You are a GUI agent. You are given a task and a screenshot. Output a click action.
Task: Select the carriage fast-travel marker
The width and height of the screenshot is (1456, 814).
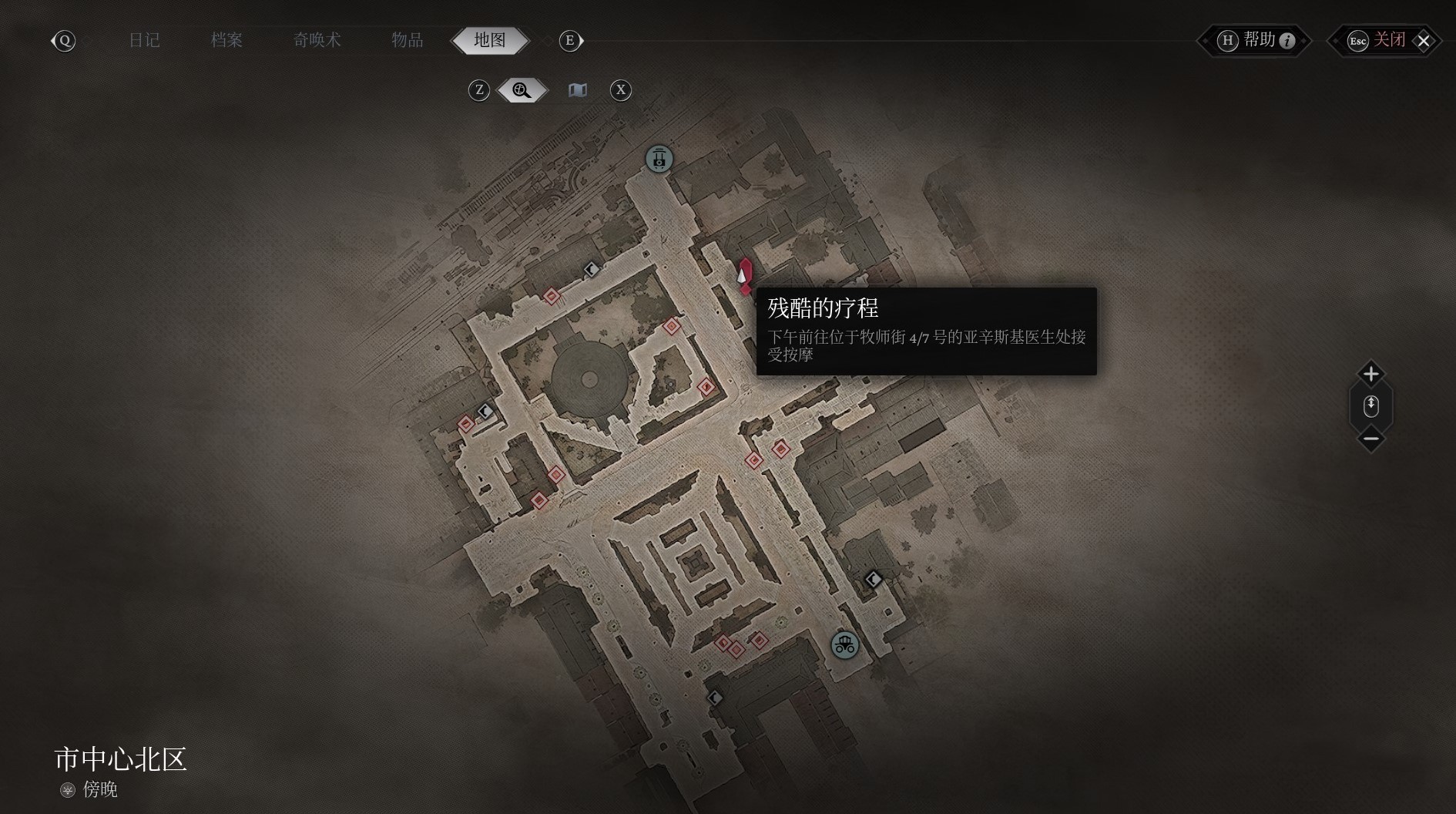844,644
